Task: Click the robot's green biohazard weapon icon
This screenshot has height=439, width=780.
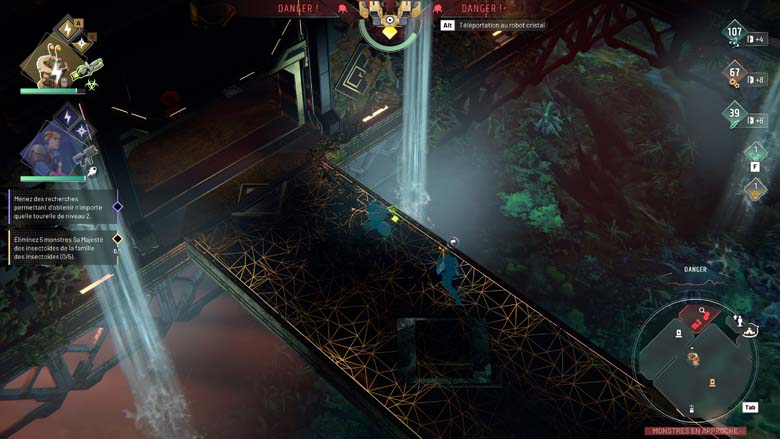Action: [87, 67]
